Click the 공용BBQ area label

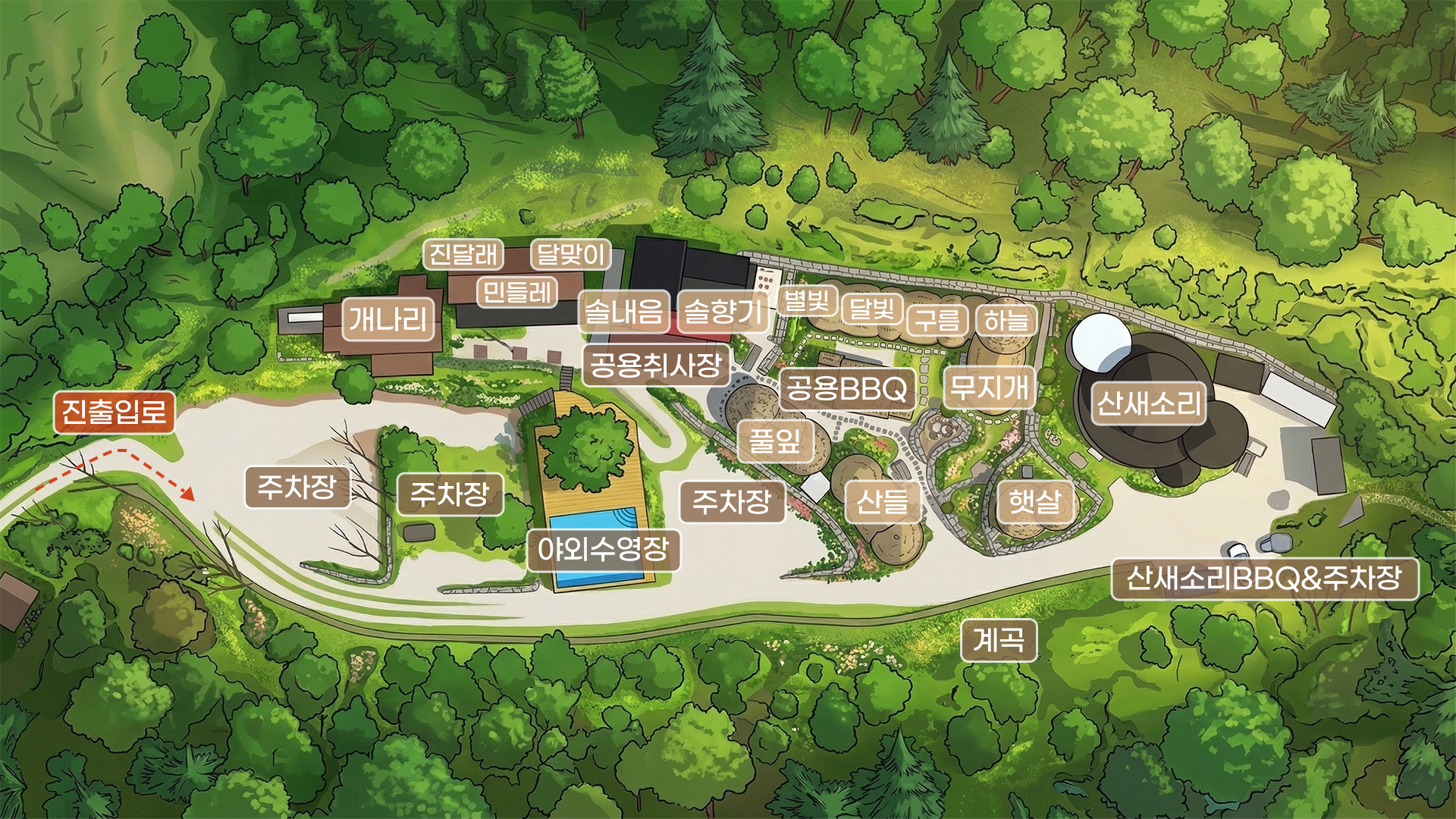tap(847, 389)
